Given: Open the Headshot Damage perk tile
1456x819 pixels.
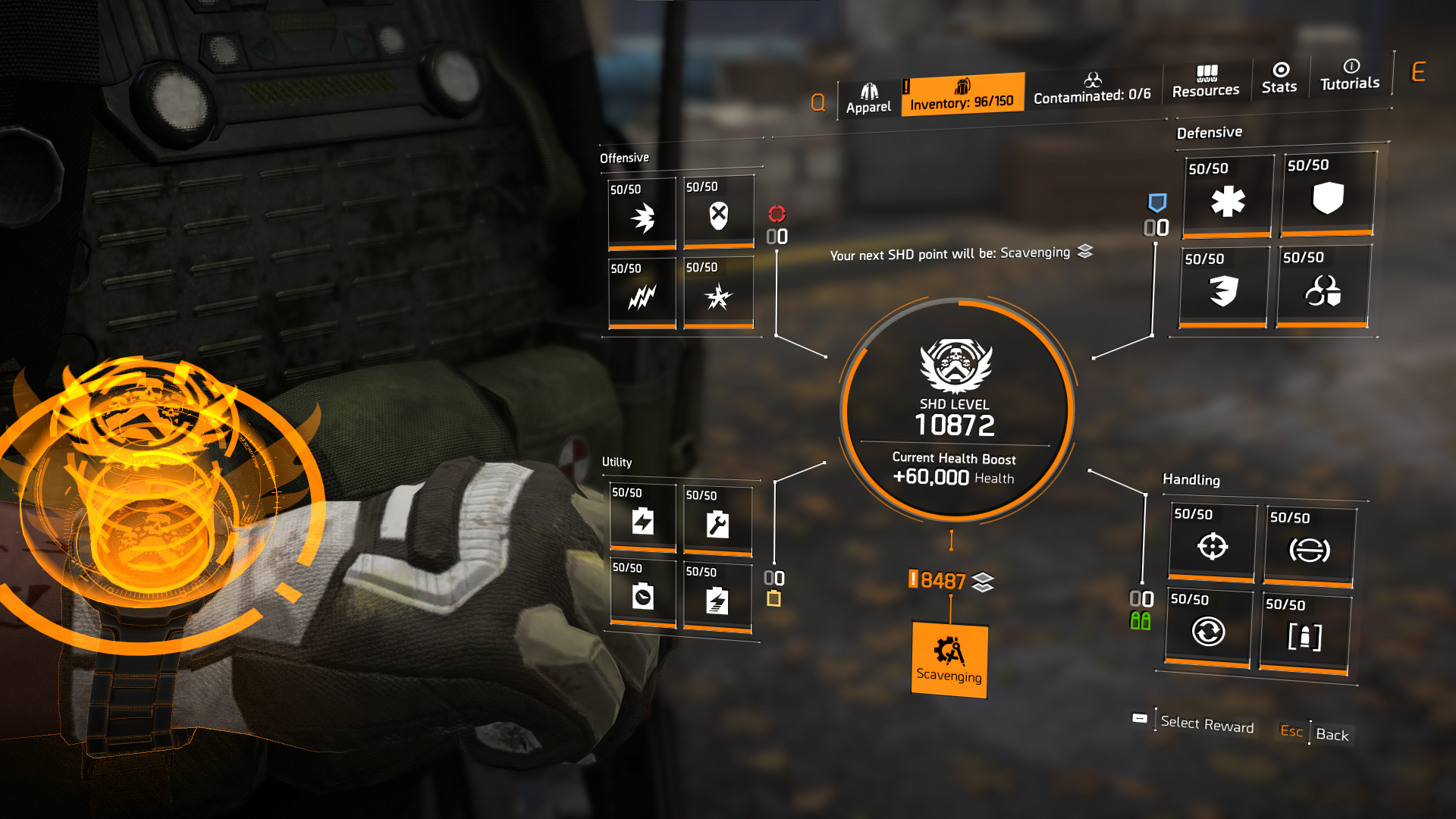Looking at the screenshot, I should coord(719,213).
